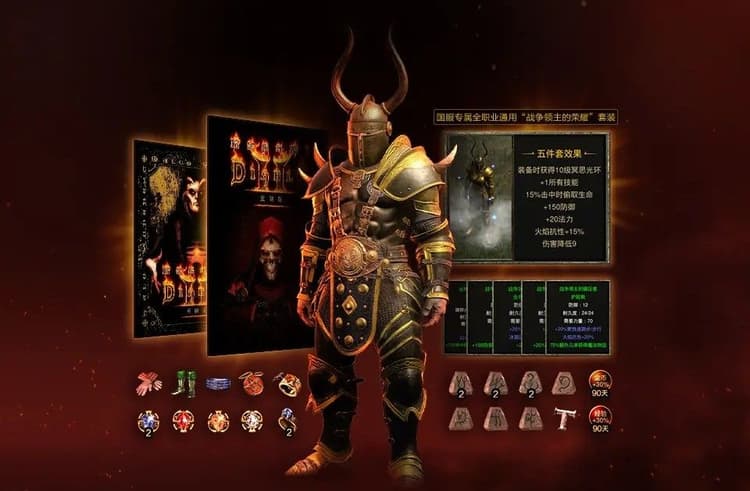Click the lower +30% 90-day boost icon
The width and height of the screenshot is (750, 491).
600,417
